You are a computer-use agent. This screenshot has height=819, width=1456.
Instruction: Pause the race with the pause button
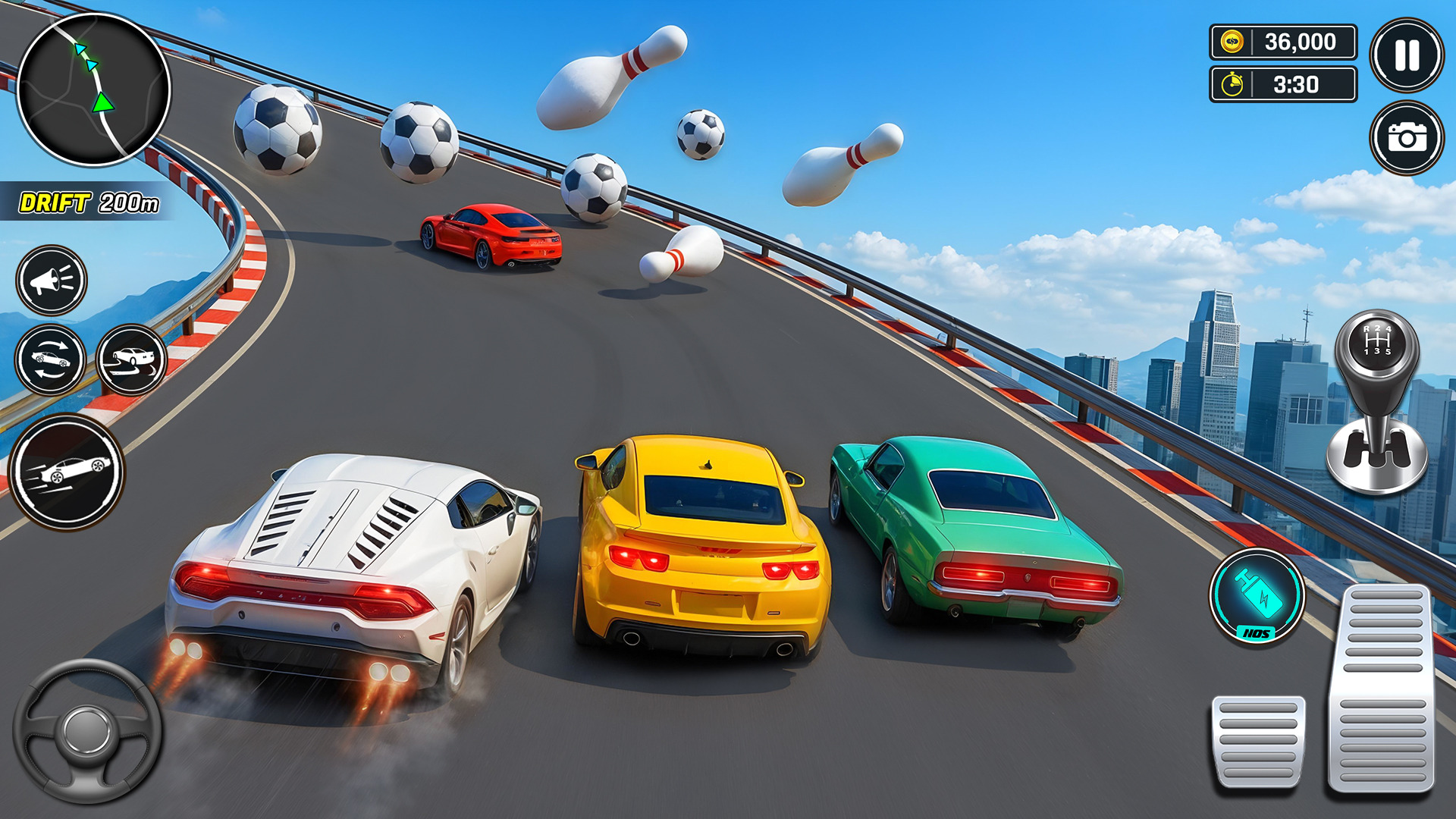click(1407, 53)
